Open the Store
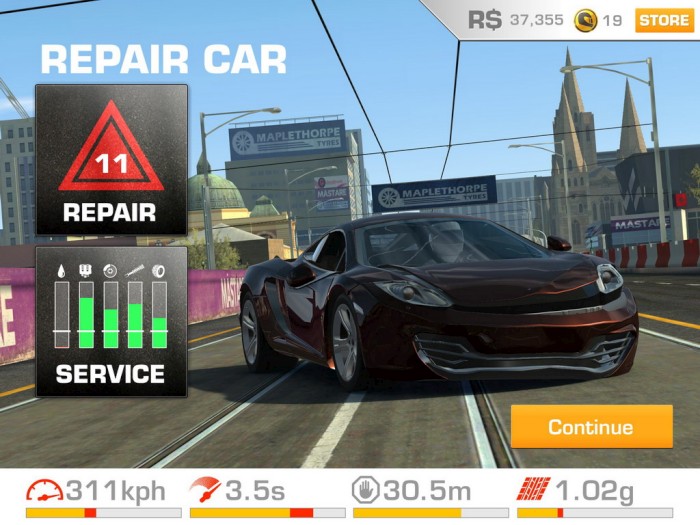Viewport: 700px width, 525px height. (663, 20)
